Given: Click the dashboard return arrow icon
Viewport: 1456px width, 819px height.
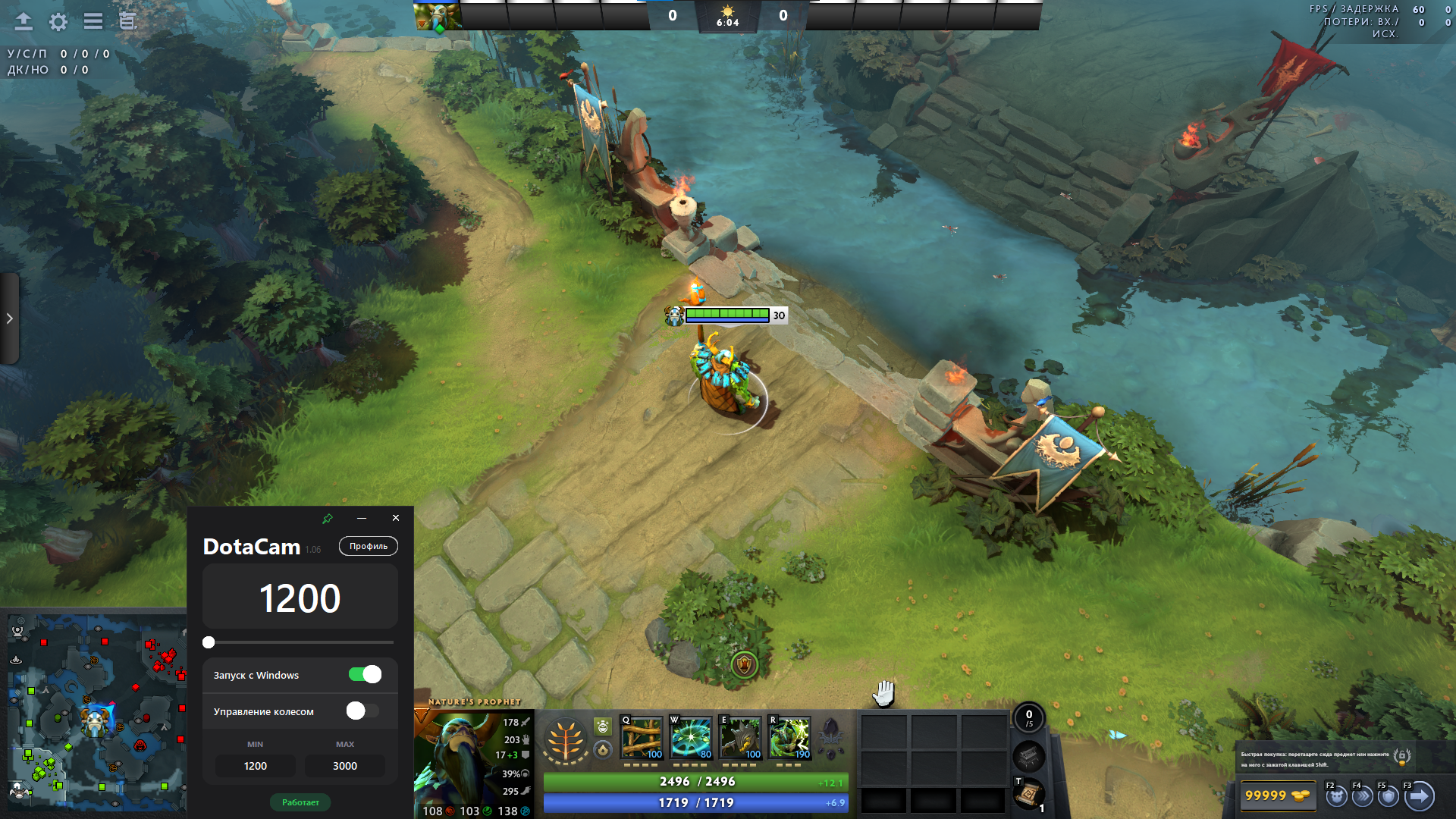Looking at the screenshot, I should (x=24, y=22).
